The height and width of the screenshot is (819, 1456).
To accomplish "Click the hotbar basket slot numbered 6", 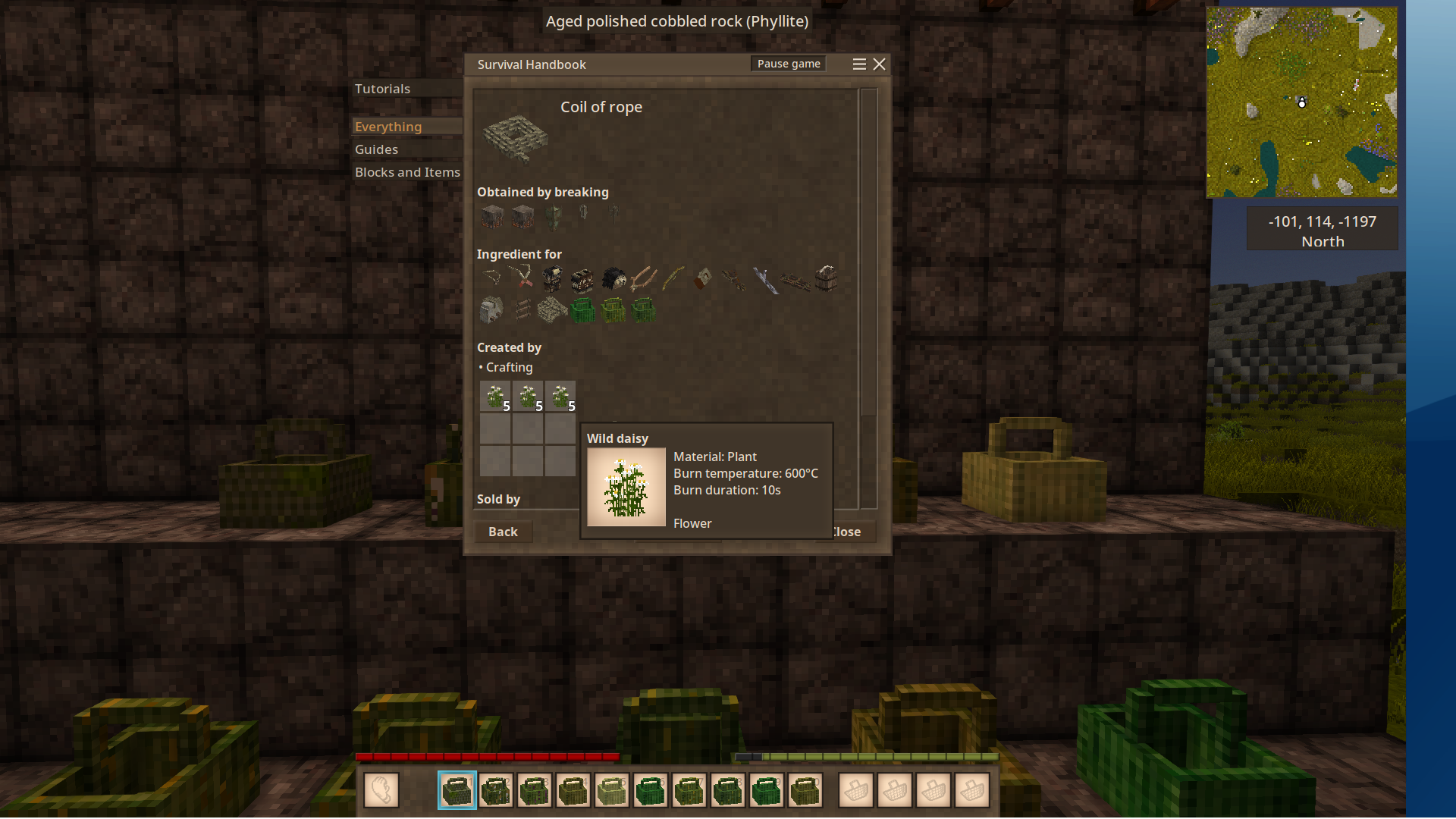I will (650, 791).
